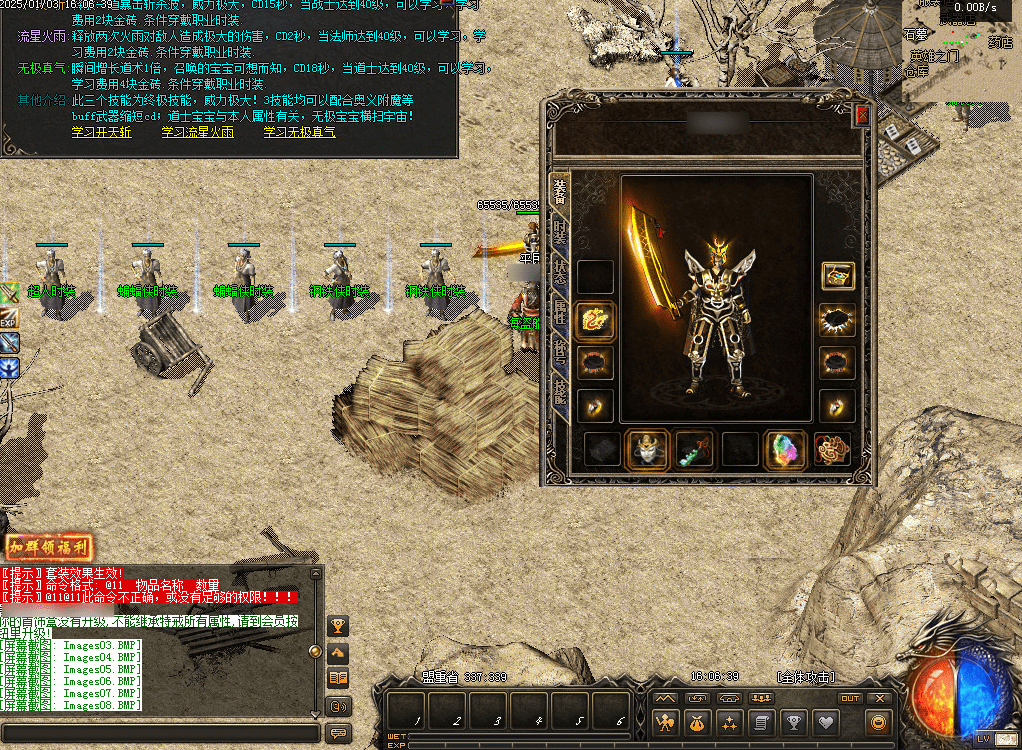The image size is (1022, 750).
Task: Select the rainbow gemstone equipment slot
Action: pos(785,451)
